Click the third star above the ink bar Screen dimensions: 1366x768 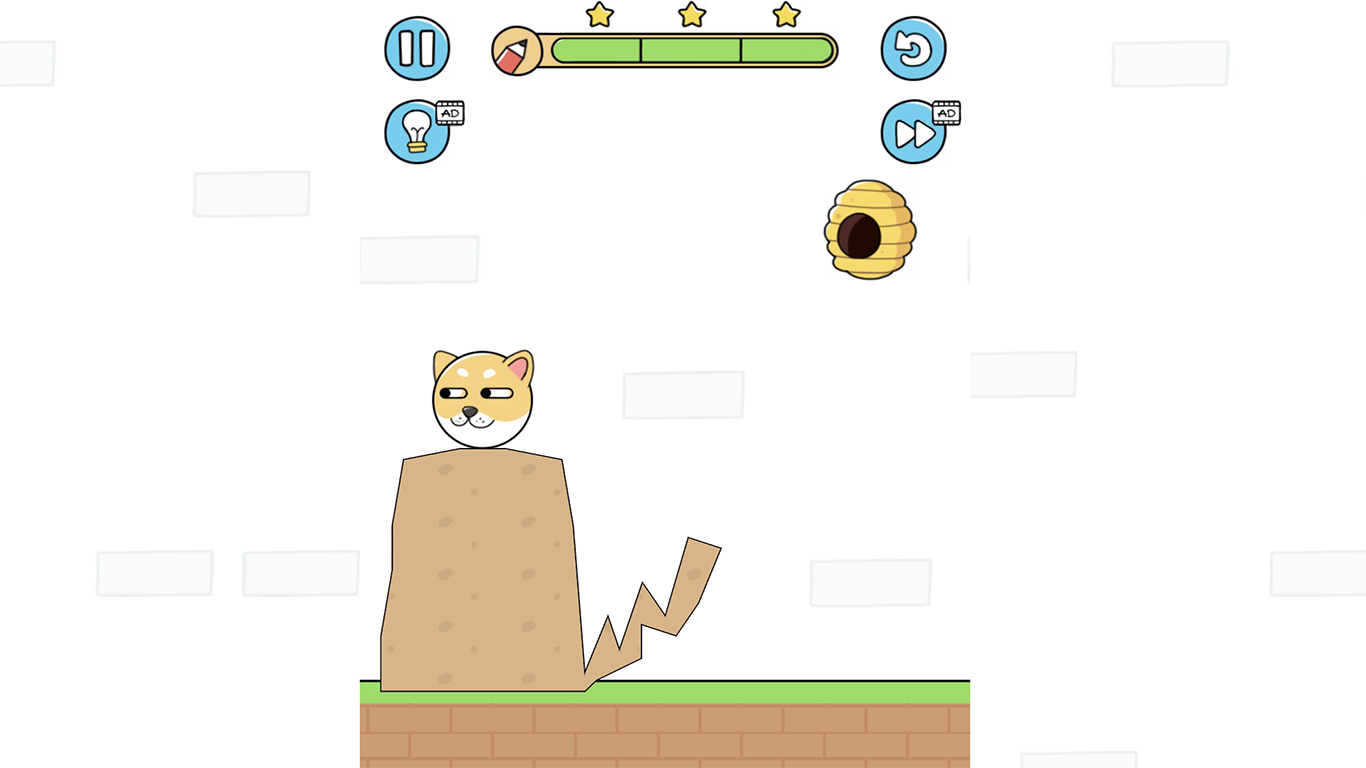click(786, 15)
